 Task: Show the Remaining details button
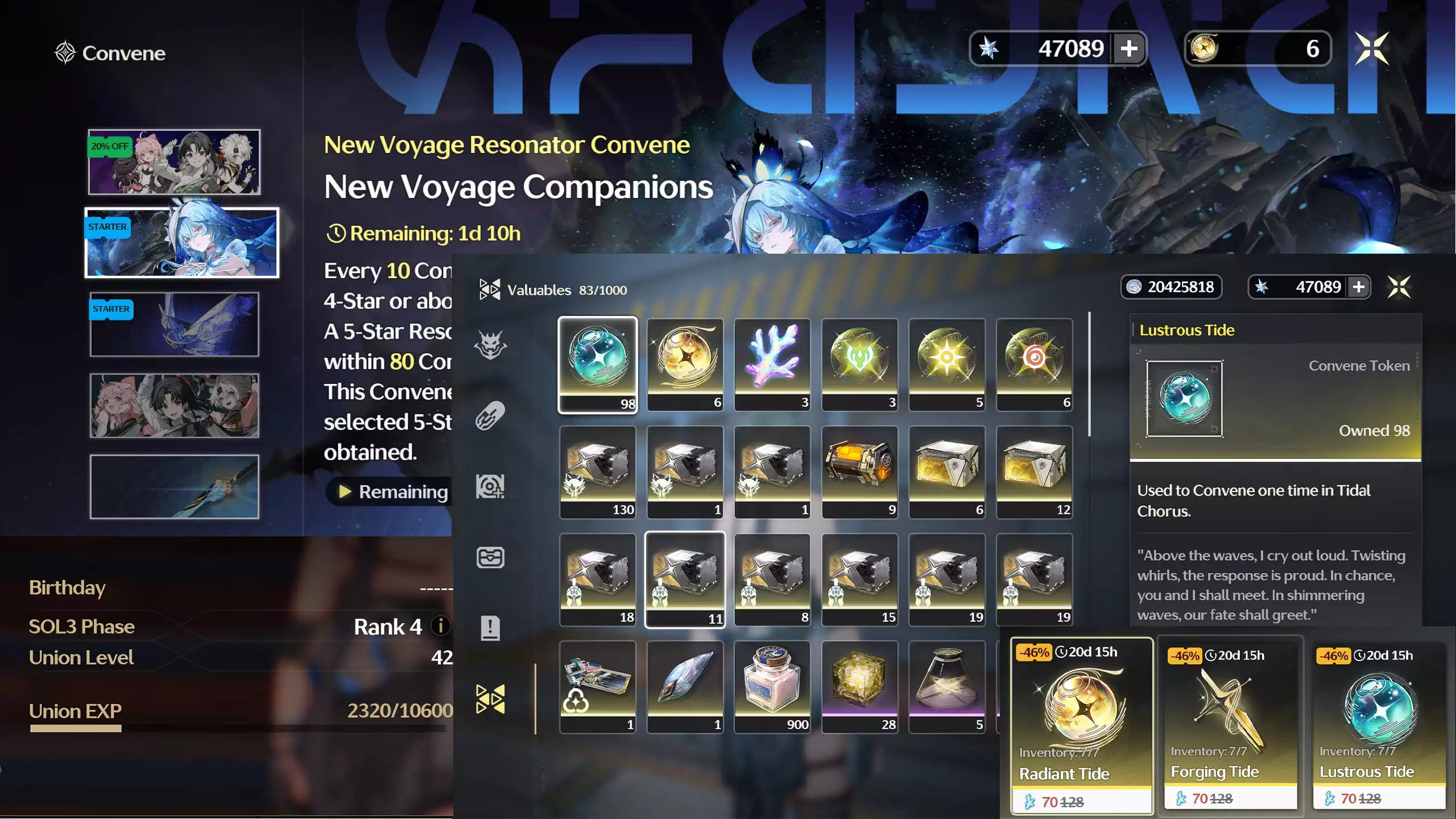(x=392, y=491)
